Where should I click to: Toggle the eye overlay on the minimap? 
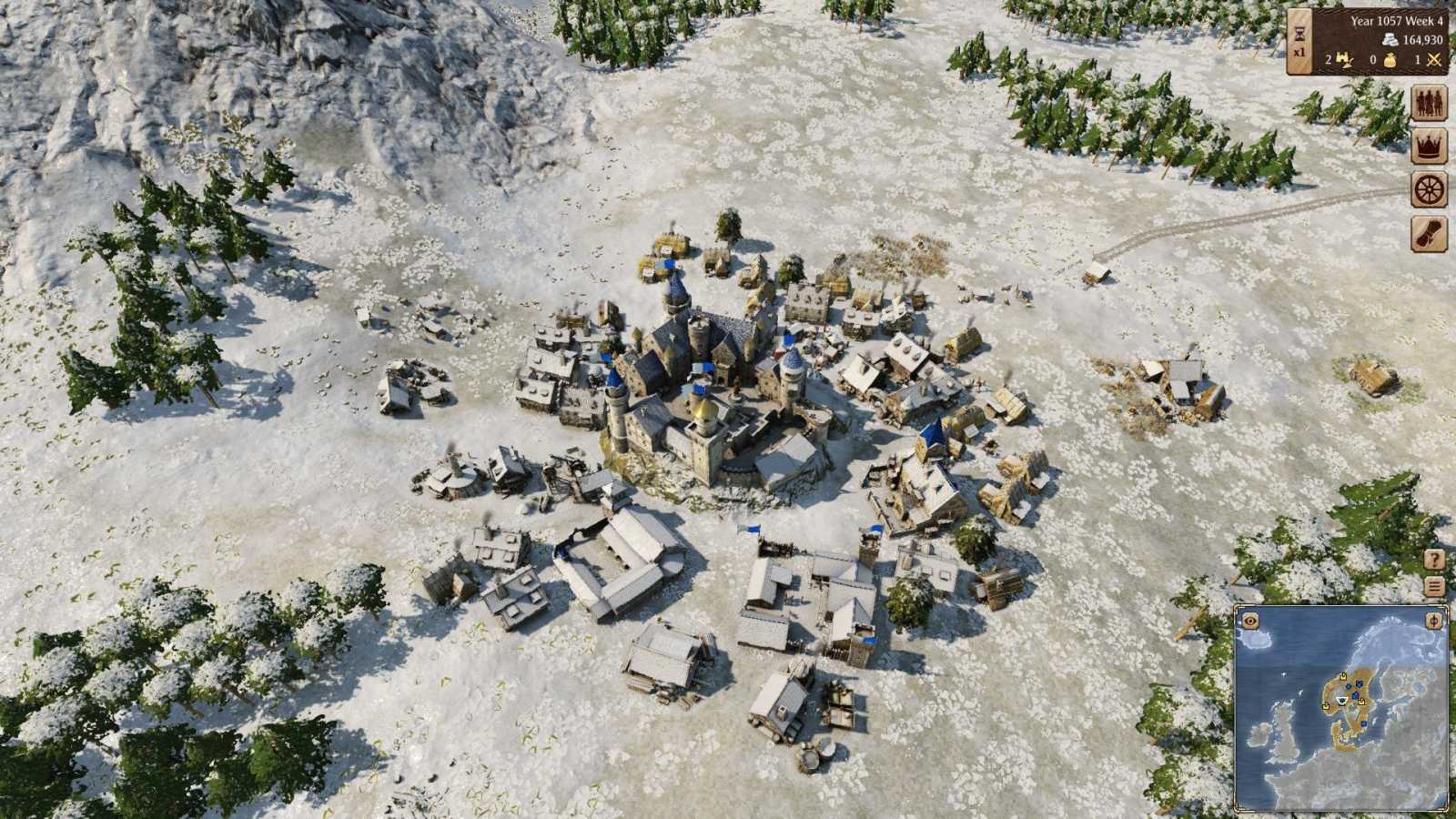(1249, 622)
